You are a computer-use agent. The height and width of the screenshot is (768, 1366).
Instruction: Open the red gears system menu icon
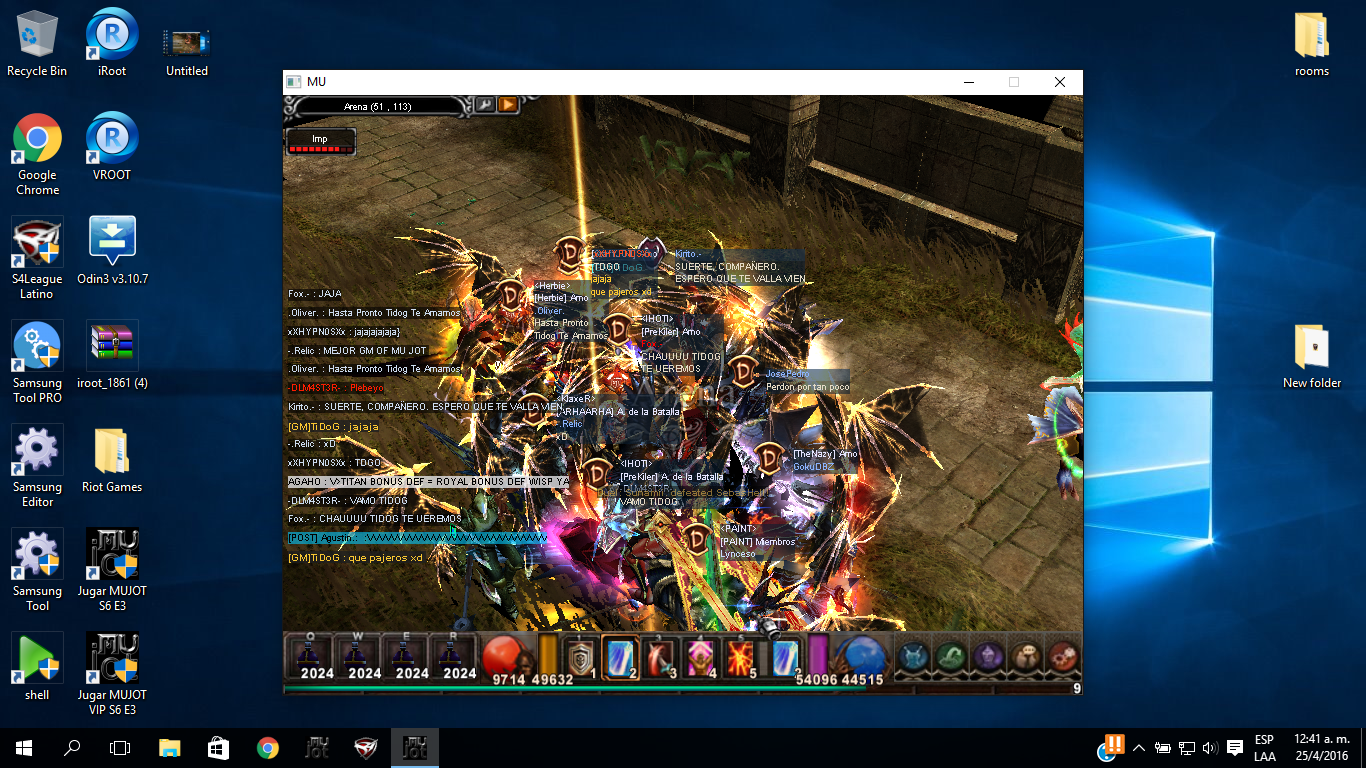pos(1063,656)
